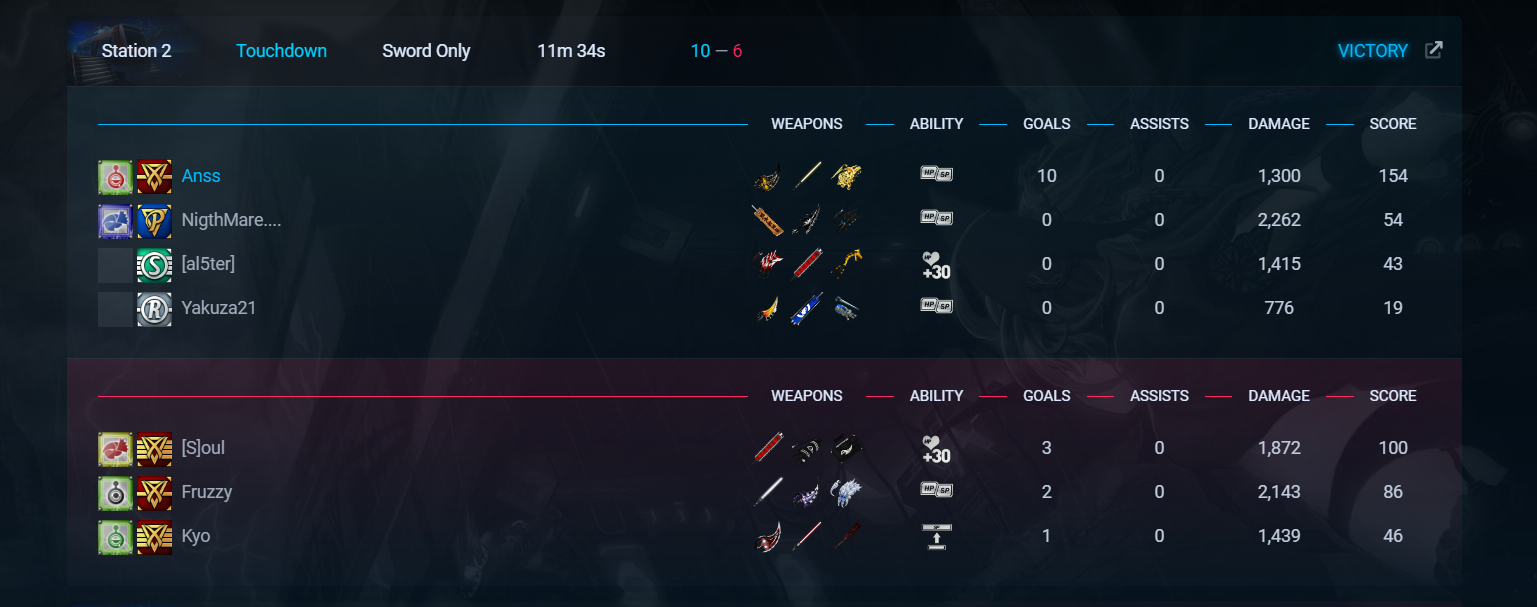Select [S]oul's HP +30 ability icon
This screenshot has height=607, width=1537.
click(x=936, y=449)
